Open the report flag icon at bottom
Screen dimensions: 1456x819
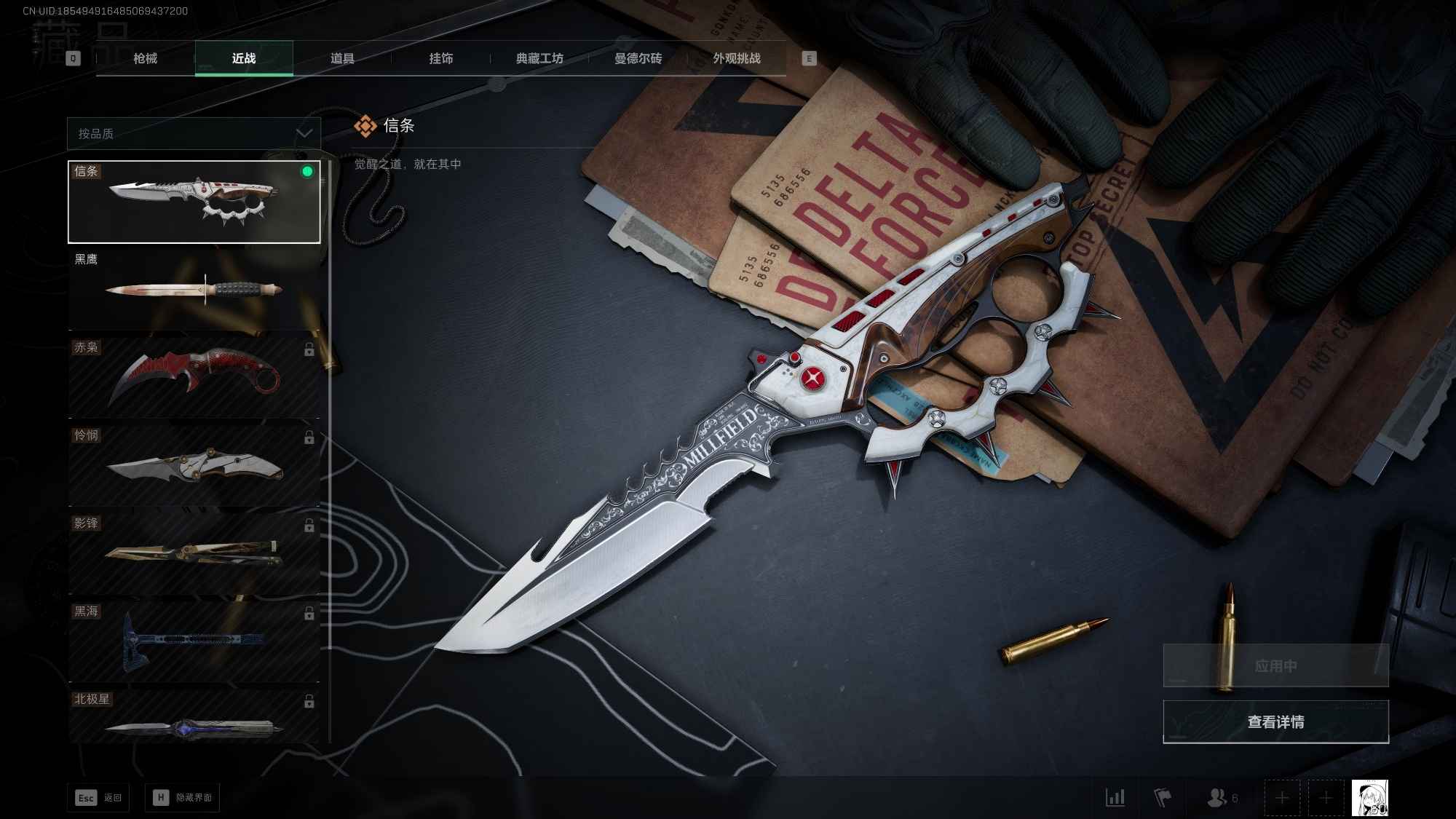pos(1163,798)
